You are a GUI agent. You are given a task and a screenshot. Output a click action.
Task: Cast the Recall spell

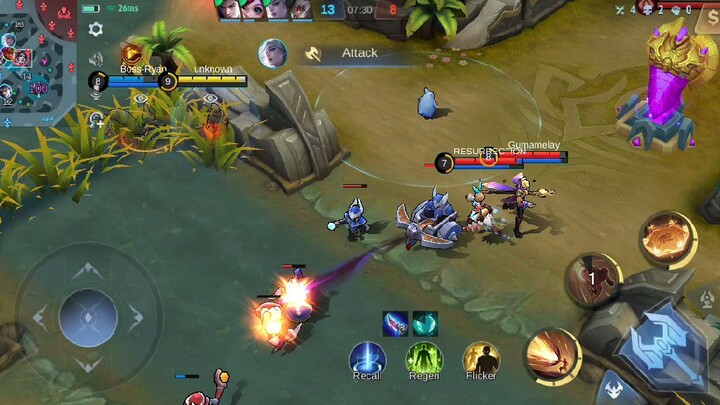tap(367, 358)
